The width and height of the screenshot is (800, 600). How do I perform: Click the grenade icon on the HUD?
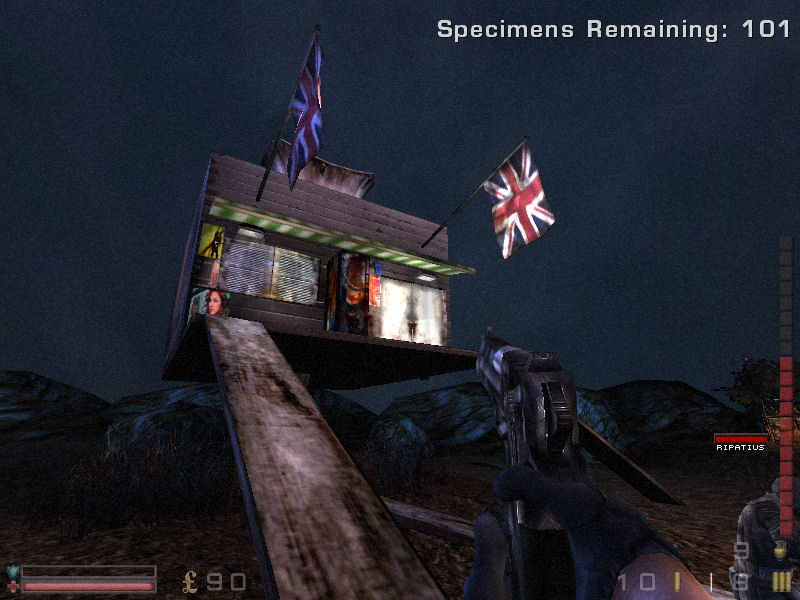coord(781,550)
